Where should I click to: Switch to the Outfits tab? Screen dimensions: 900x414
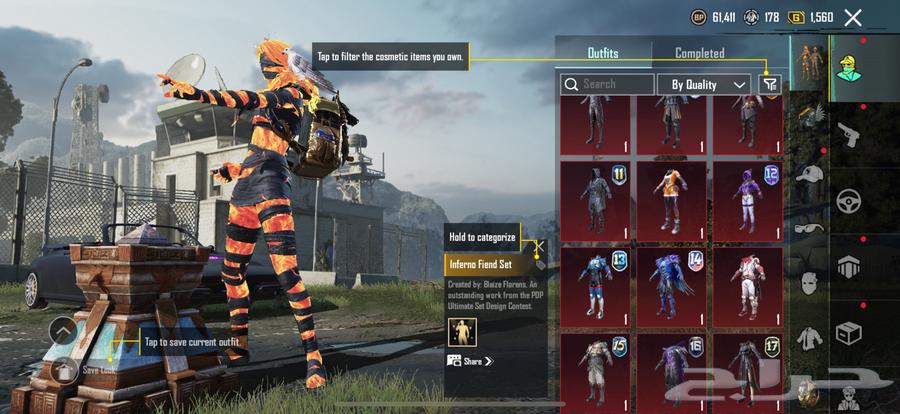[602, 53]
